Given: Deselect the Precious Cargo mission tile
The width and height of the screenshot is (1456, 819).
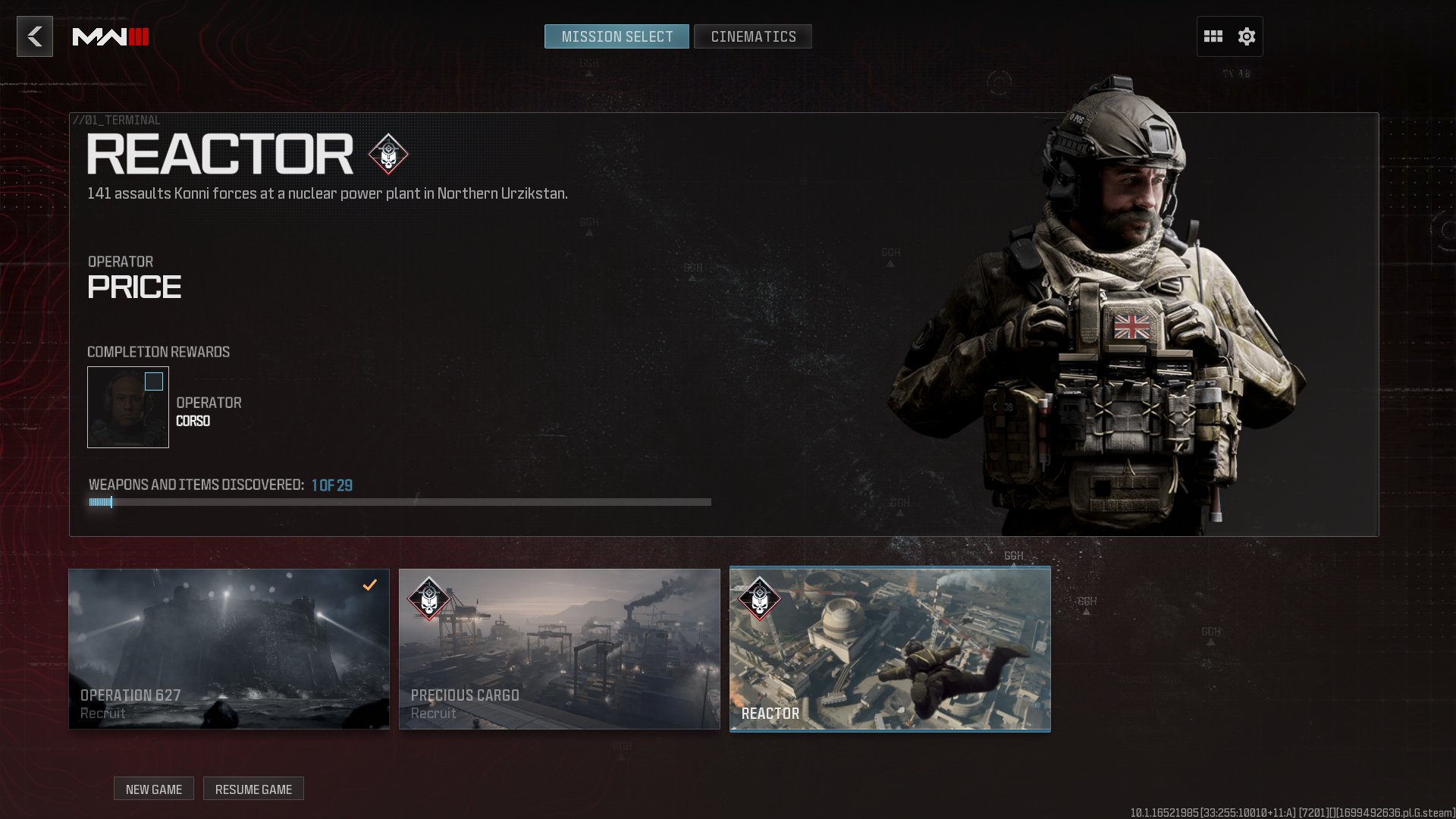Looking at the screenshot, I should 560,648.
